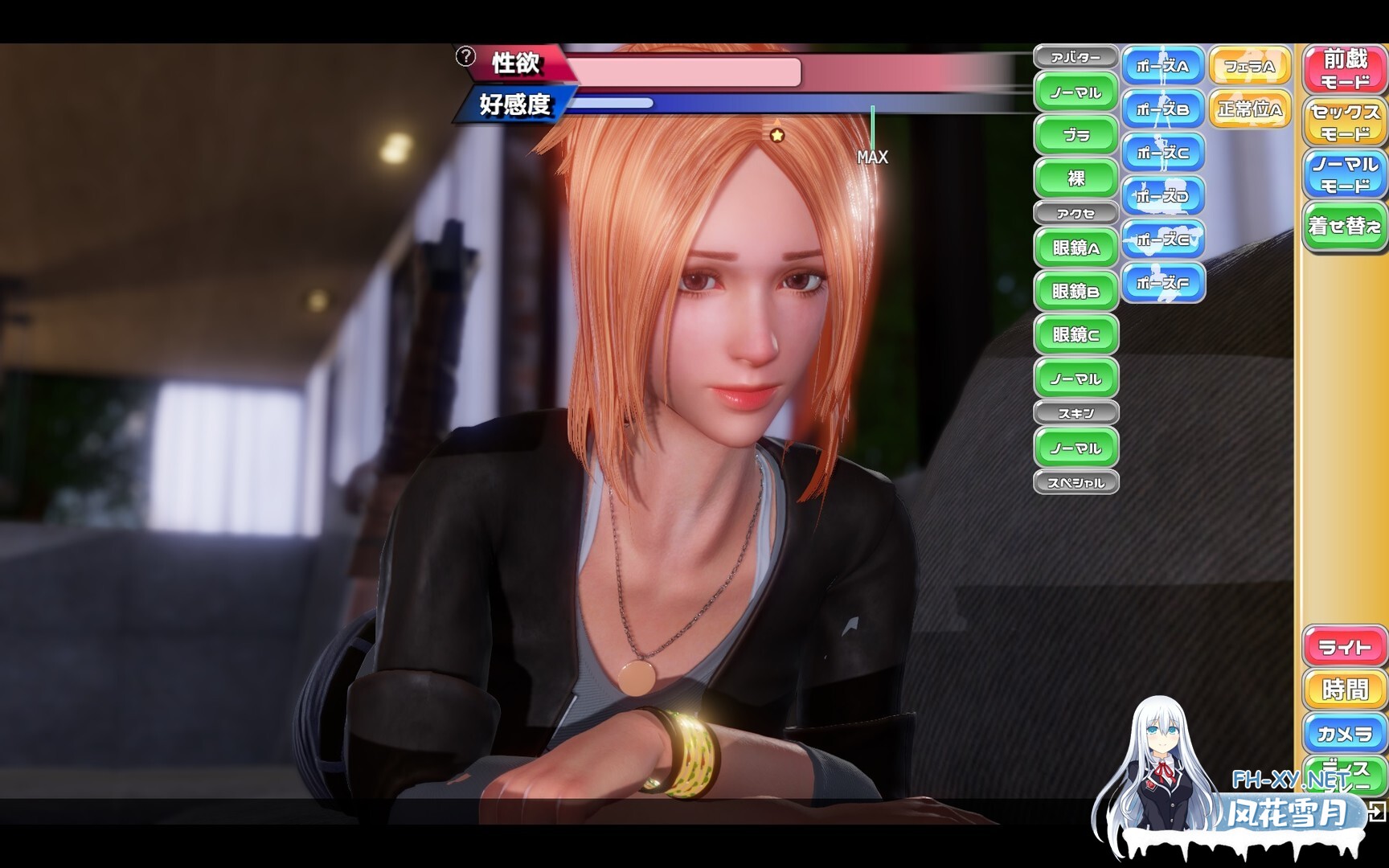This screenshot has width=1389, height=868.
Task: Expand the アクセ accessory section
Action: [1077, 213]
